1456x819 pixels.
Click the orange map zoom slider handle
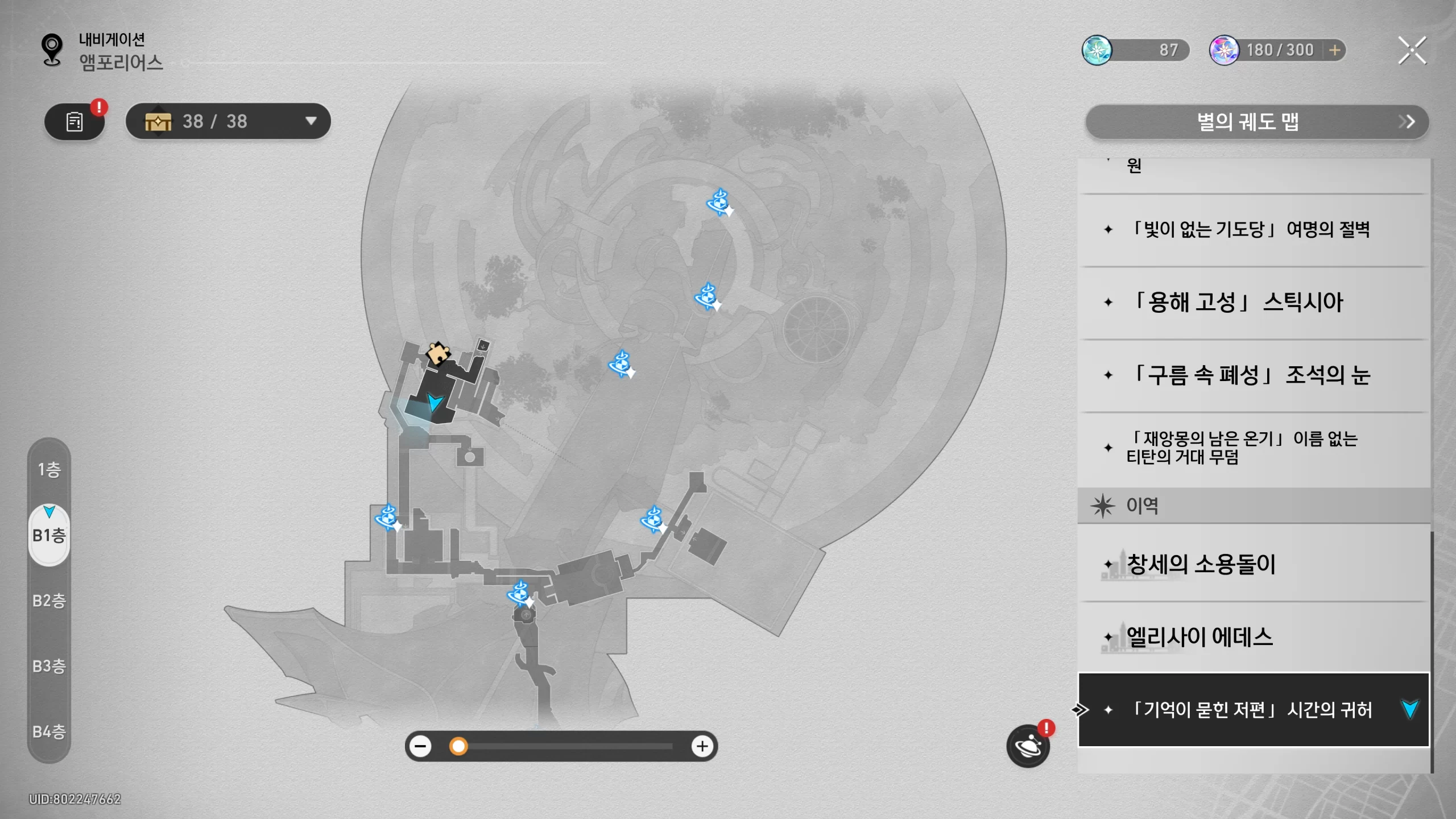click(458, 746)
